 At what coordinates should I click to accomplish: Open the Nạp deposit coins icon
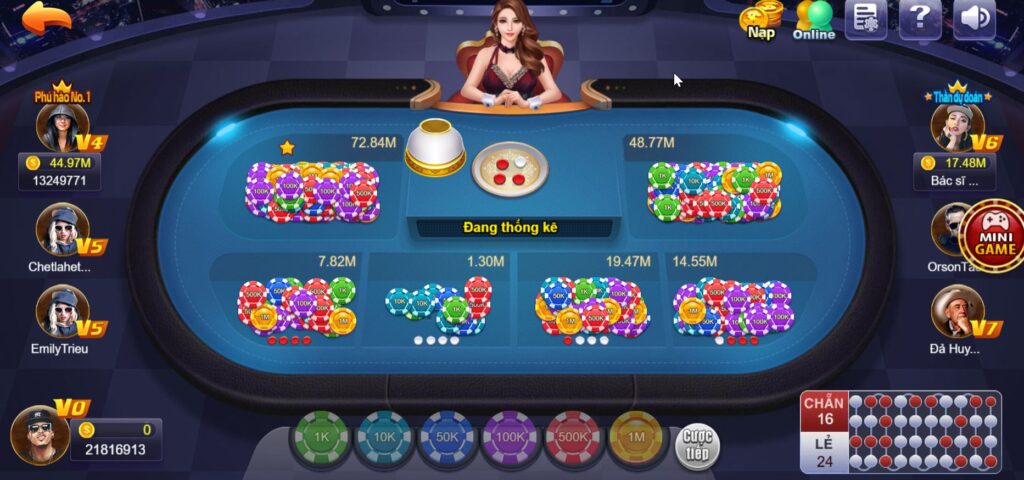762,20
